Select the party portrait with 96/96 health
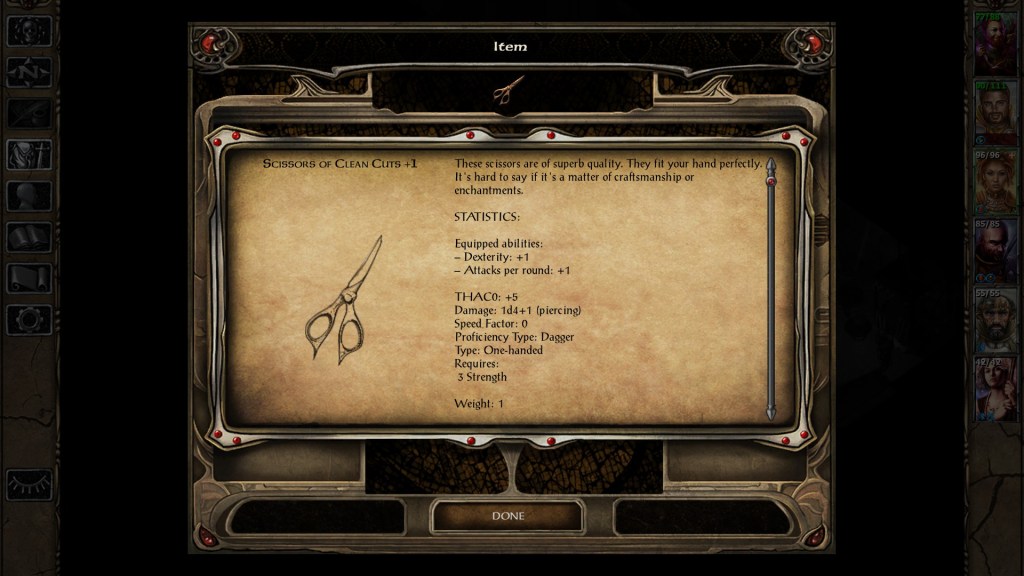This screenshot has height=576, width=1024. pyautogui.click(x=995, y=182)
